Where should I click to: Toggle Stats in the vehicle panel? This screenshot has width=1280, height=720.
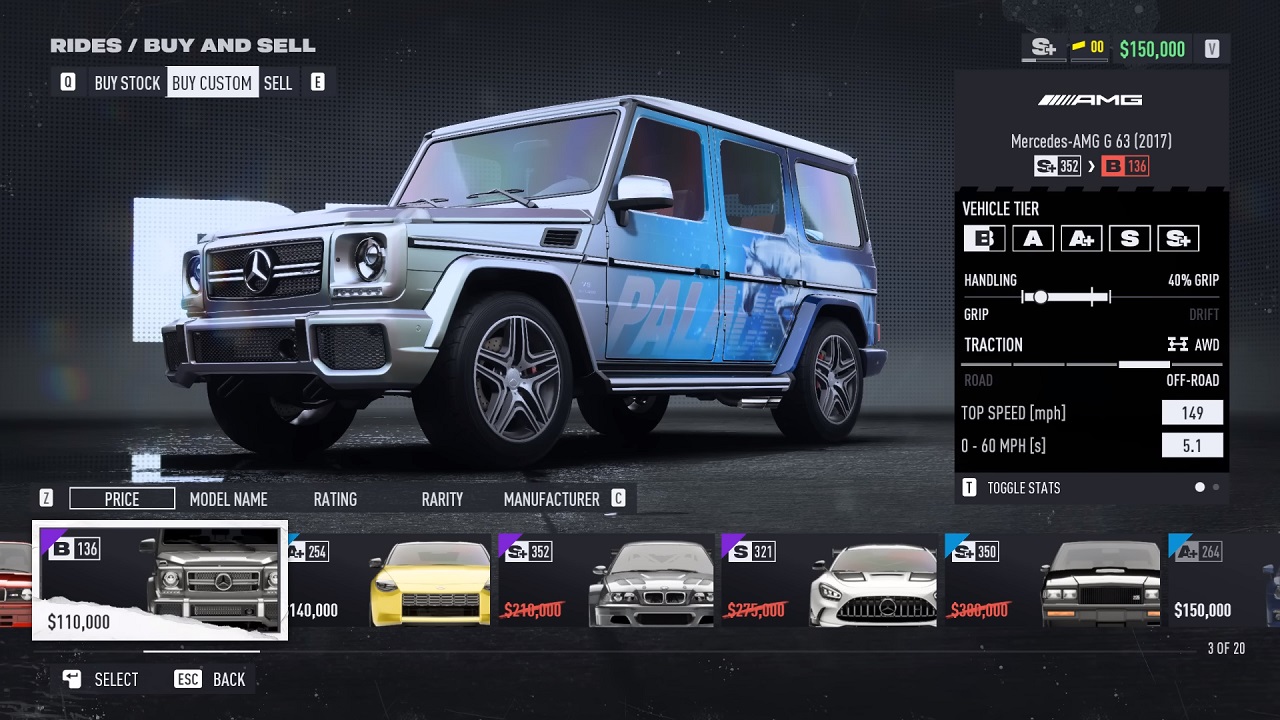pyautogui.click(x=1023, y=488)
